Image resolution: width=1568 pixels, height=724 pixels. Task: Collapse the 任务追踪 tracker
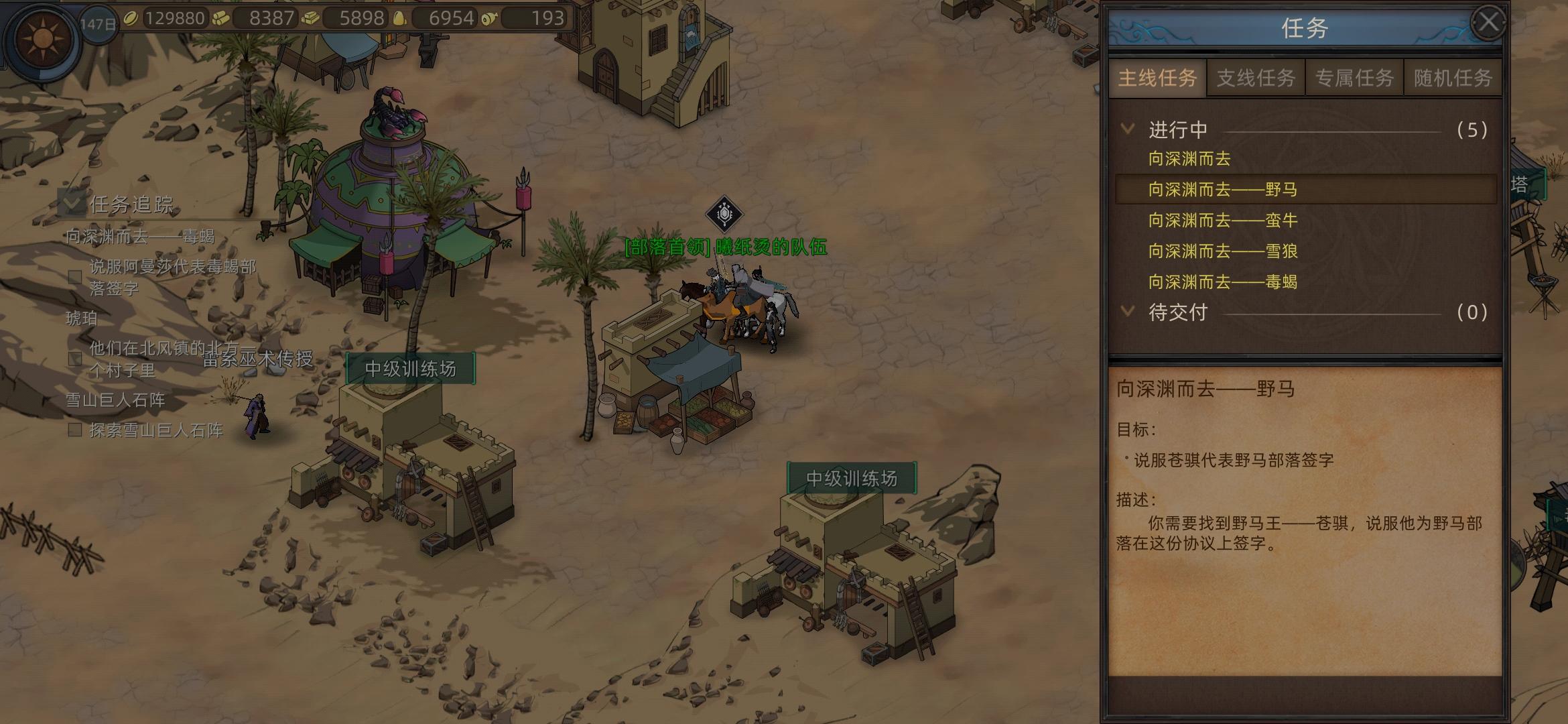[72, 202]
